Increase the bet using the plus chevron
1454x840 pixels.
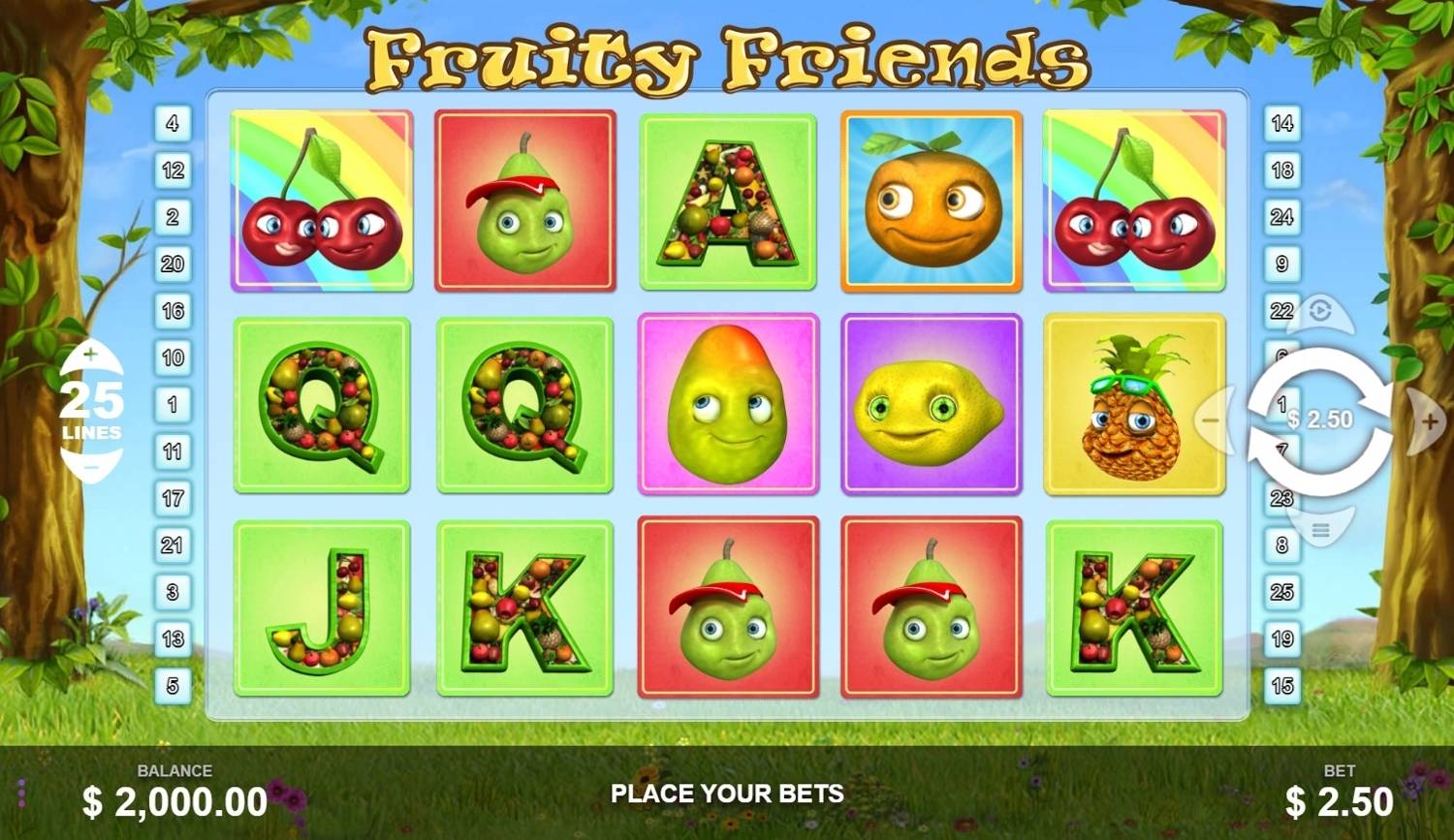click(1431, 420)
